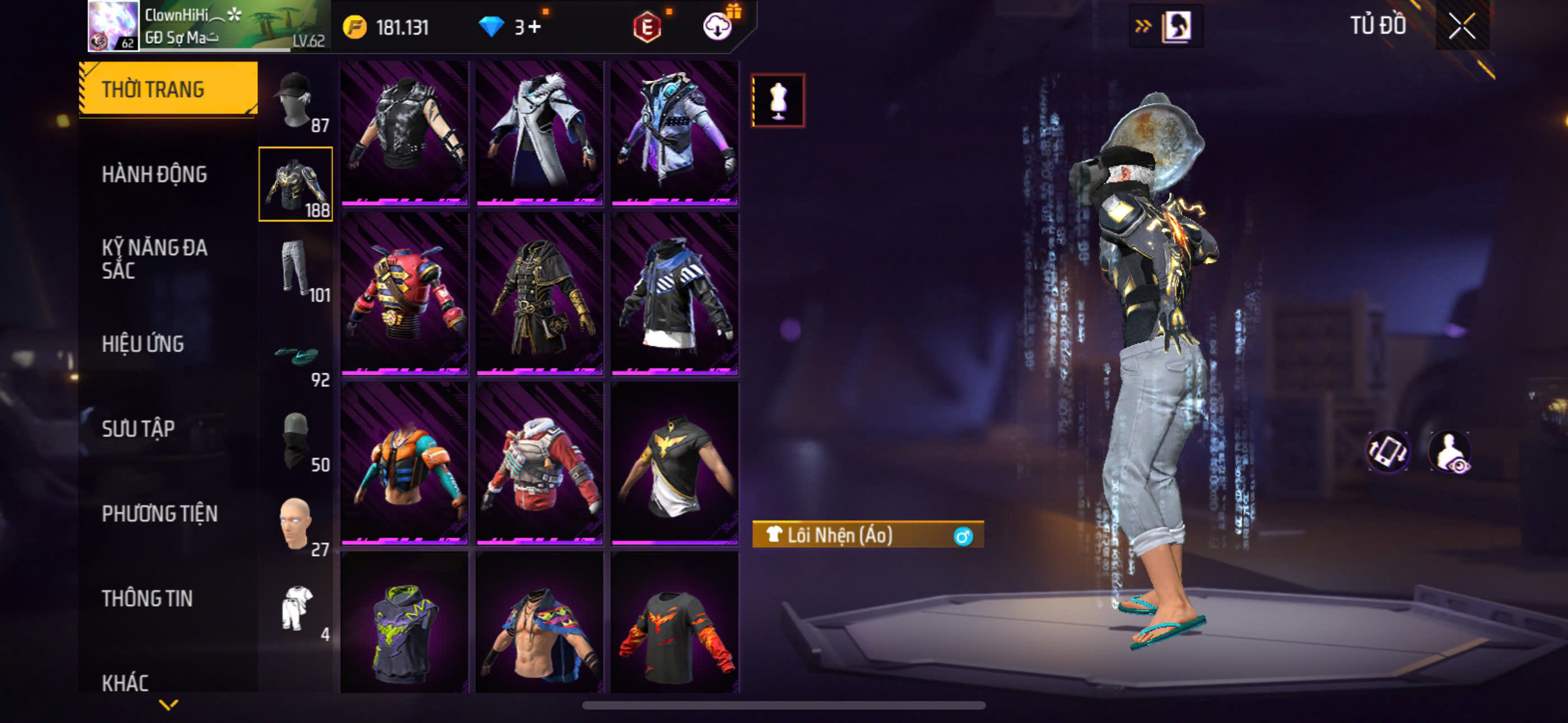Open the Sưu Tập section
The width and height of the screenshot is (1568, 723).
click(x=138, y=429)
